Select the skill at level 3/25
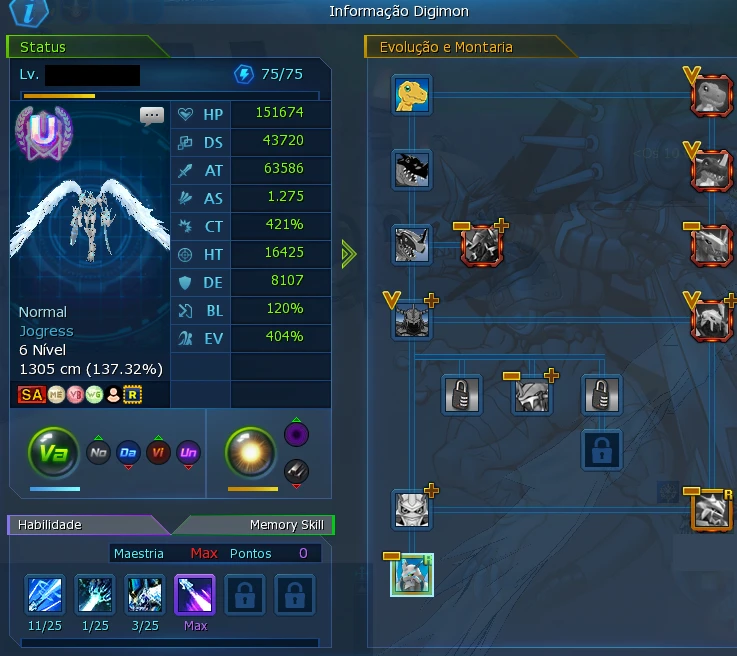This screenshot has width=737, height=656. [x=145, y=595]
